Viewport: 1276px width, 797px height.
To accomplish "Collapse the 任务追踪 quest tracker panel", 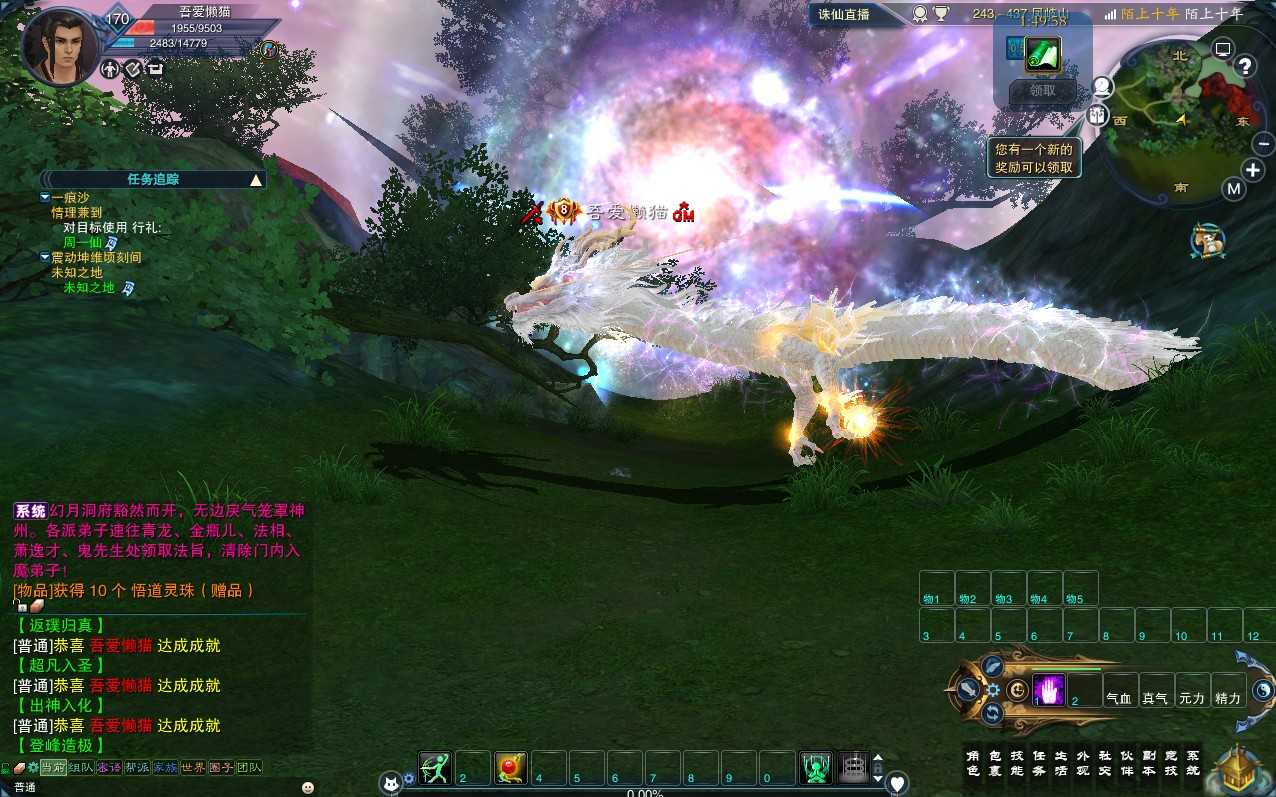I will (x=256, y=180).
